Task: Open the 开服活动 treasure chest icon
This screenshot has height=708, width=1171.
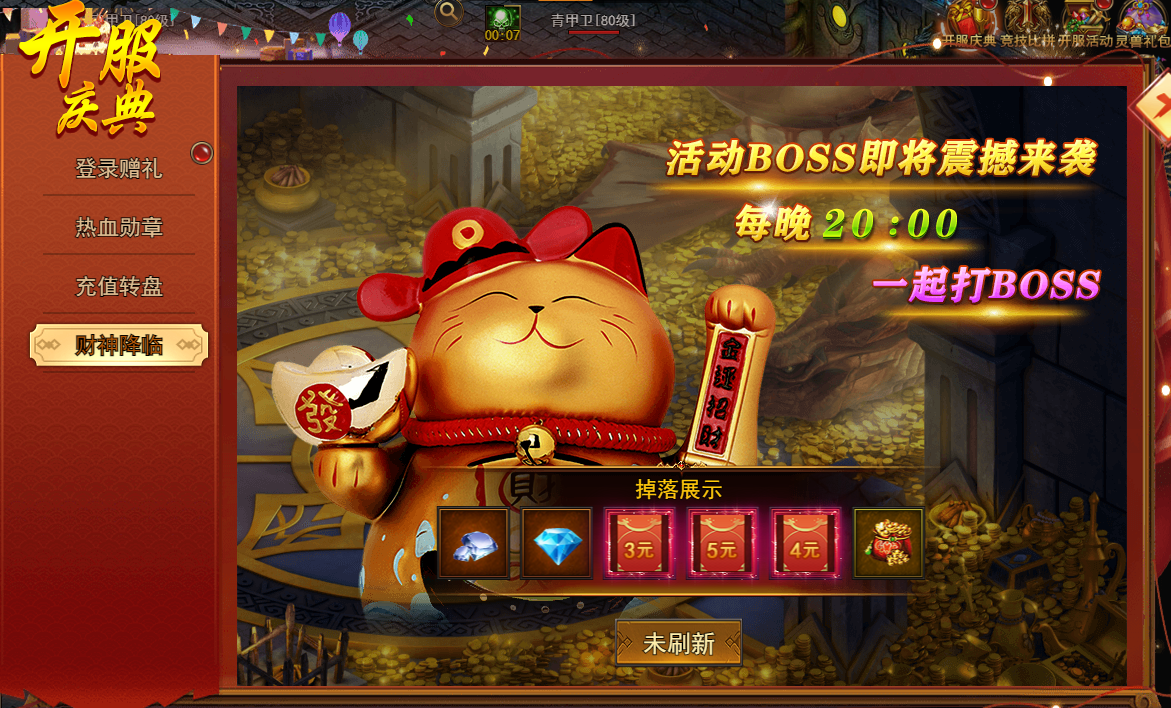Action: (x=1084, y=20)
